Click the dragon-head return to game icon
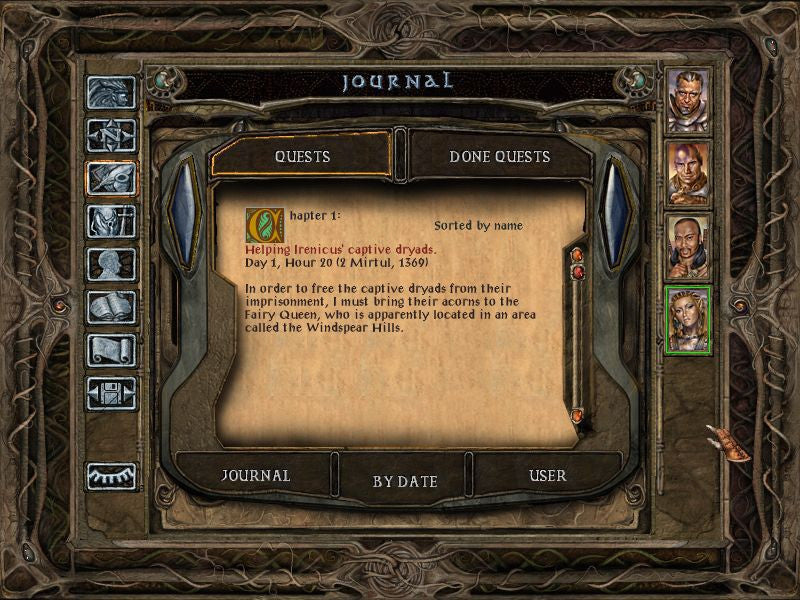The width and height of the screenshot is (800, 600). coord(111,93)
